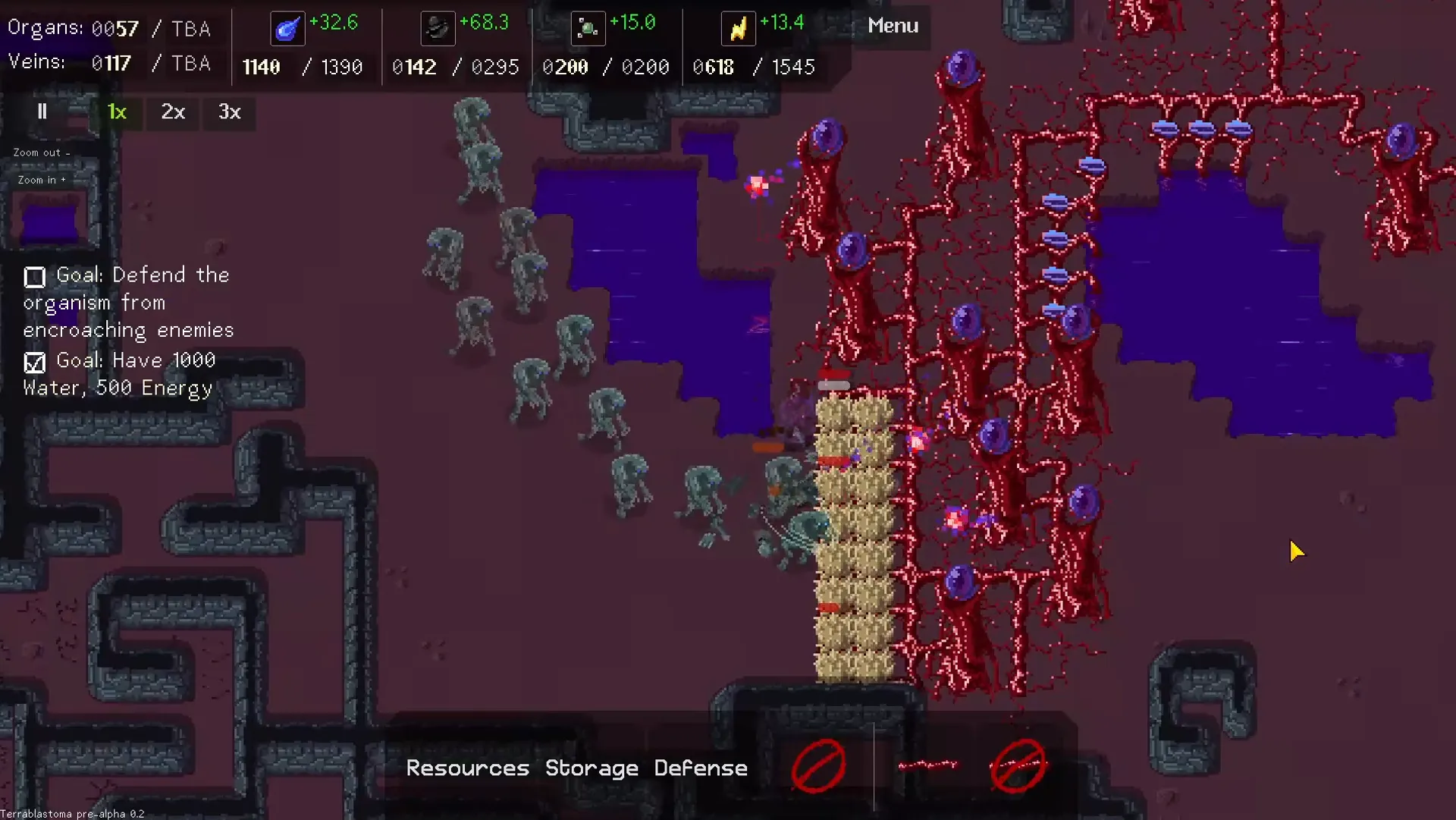Click the dark rock resource icon
Screen dimensions: 1456x820
click(x=438, y=29)
